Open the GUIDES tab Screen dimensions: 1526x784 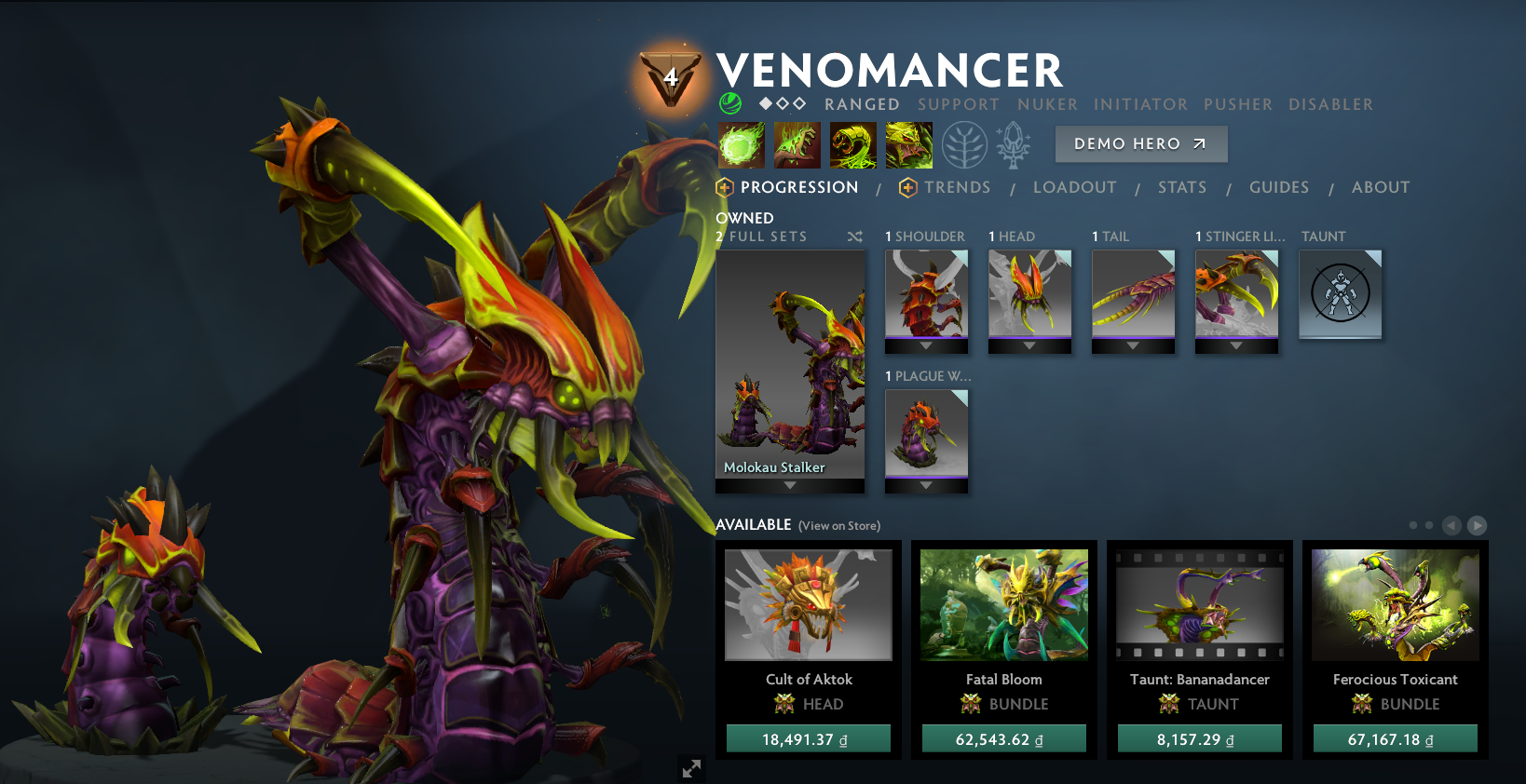(1279, 187)
